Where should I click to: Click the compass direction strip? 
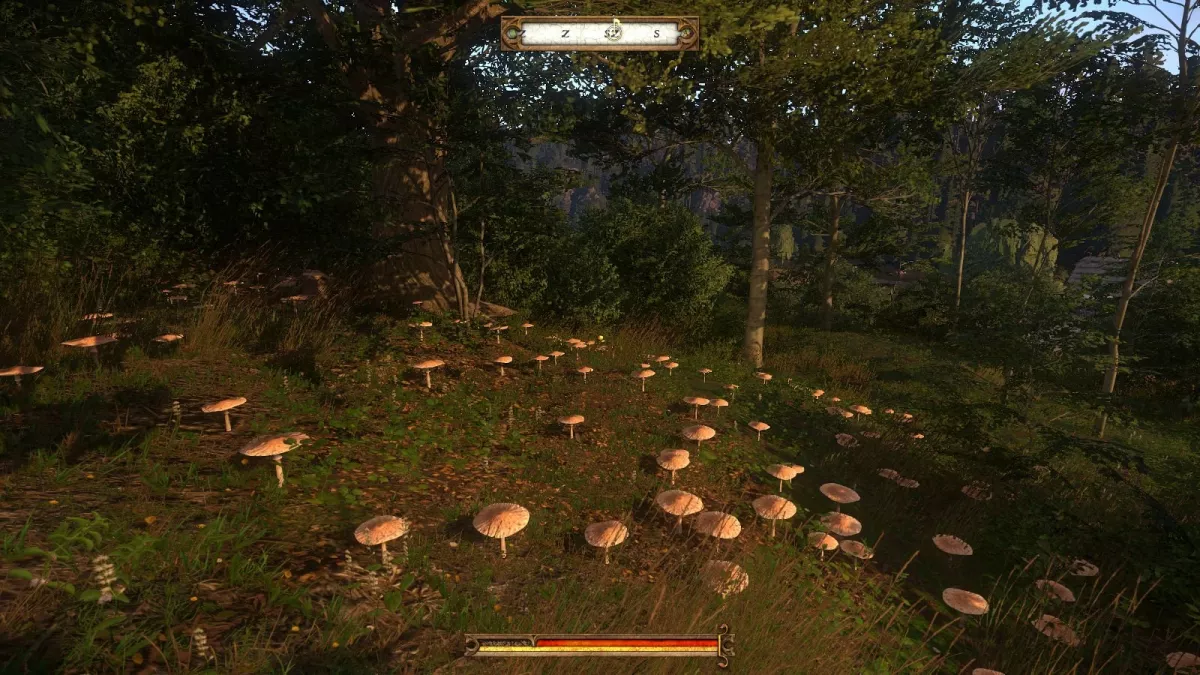click(x=600, y=33)
